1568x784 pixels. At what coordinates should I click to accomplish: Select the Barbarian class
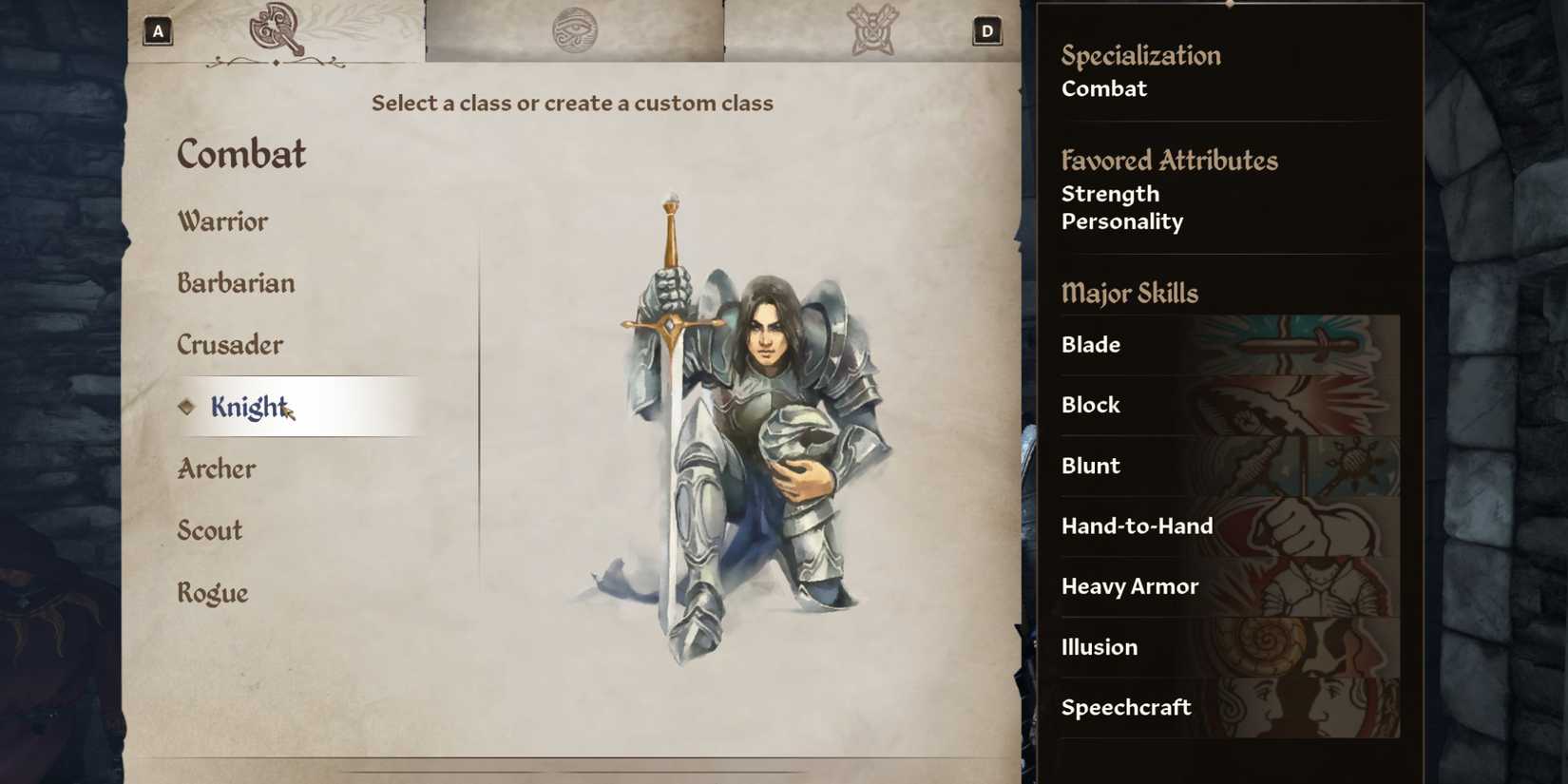coord(235,283)
